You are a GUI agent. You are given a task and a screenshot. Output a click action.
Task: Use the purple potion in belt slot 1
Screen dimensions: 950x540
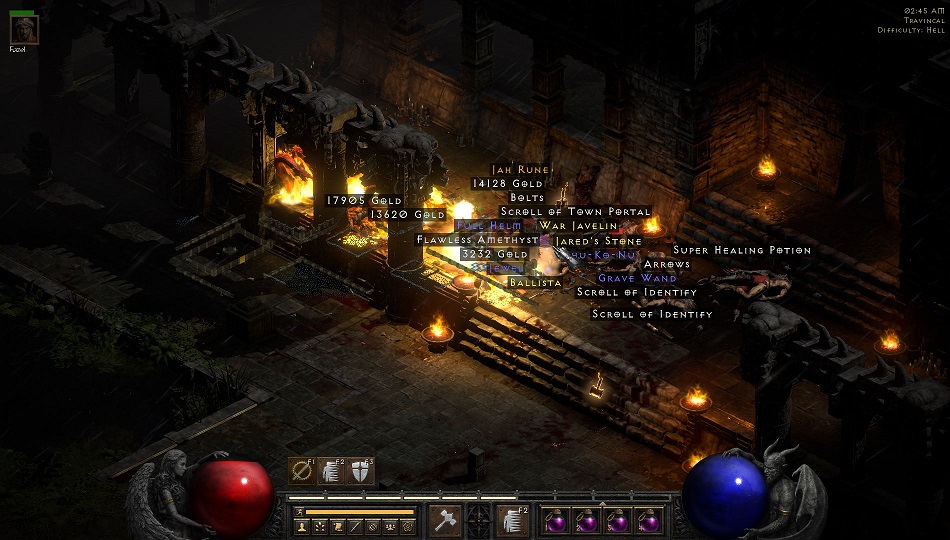coord(556,520)
